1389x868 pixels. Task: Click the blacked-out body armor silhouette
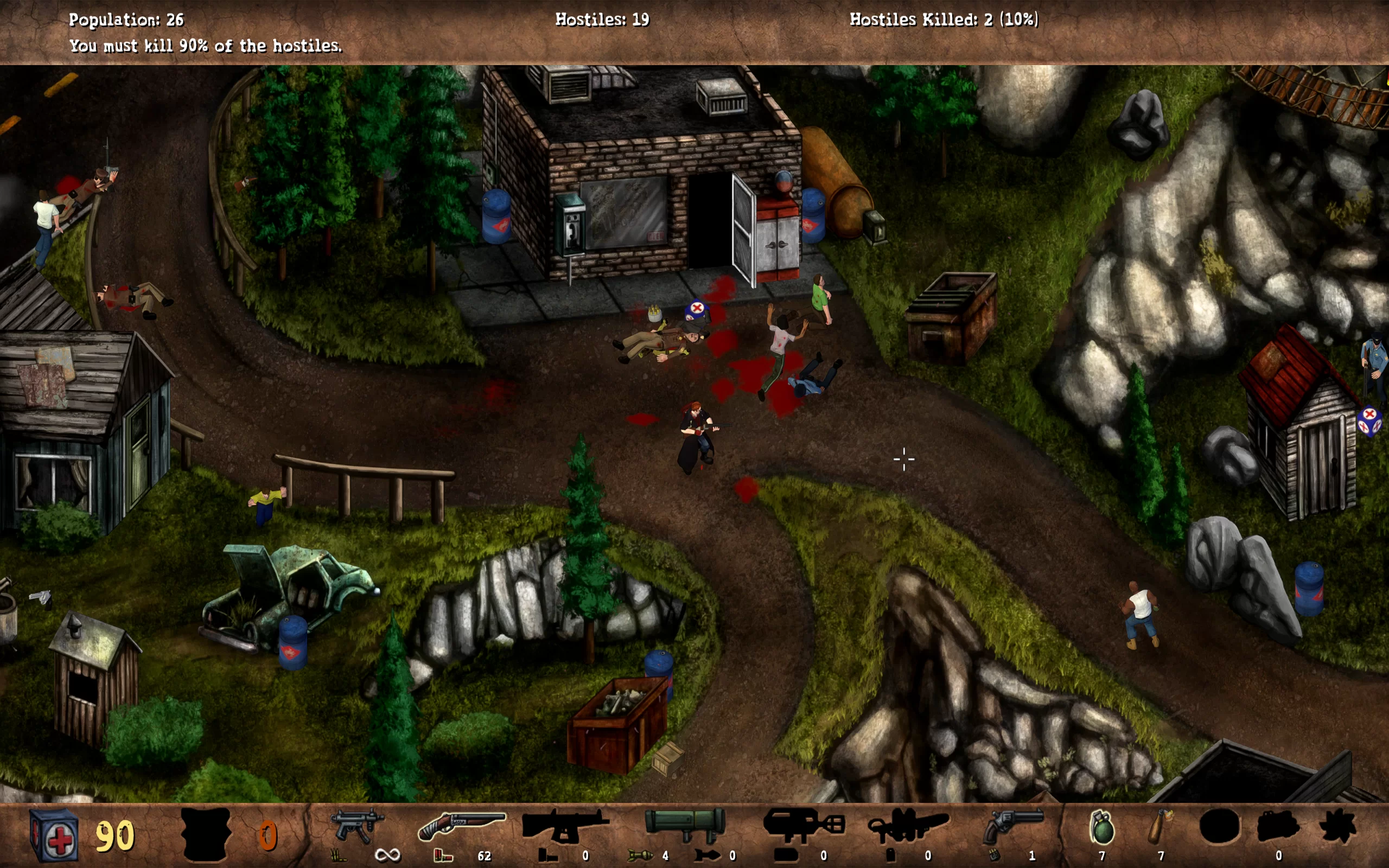206,834
